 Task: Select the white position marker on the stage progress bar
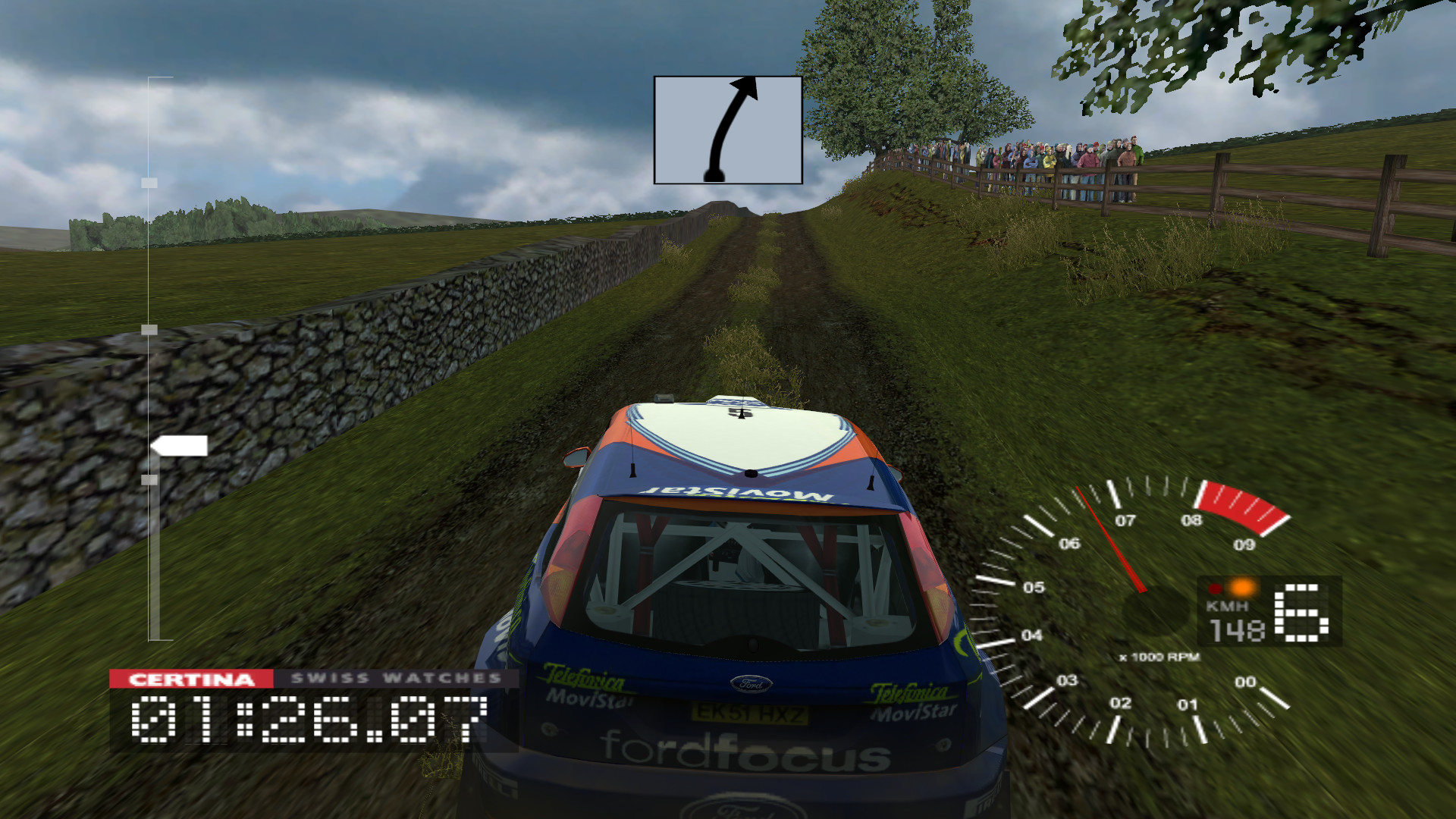pos(180,446)
